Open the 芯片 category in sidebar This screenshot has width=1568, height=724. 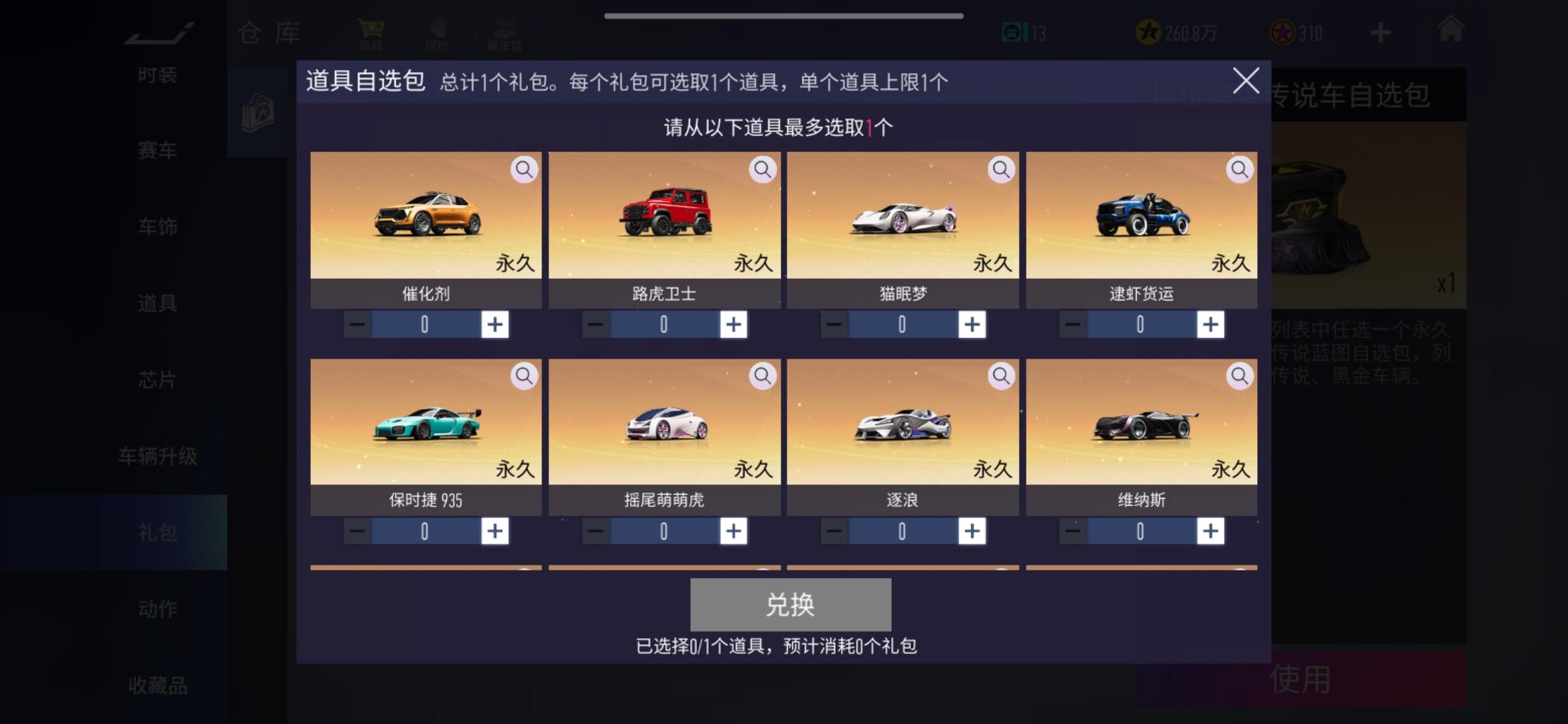[155, 379]
